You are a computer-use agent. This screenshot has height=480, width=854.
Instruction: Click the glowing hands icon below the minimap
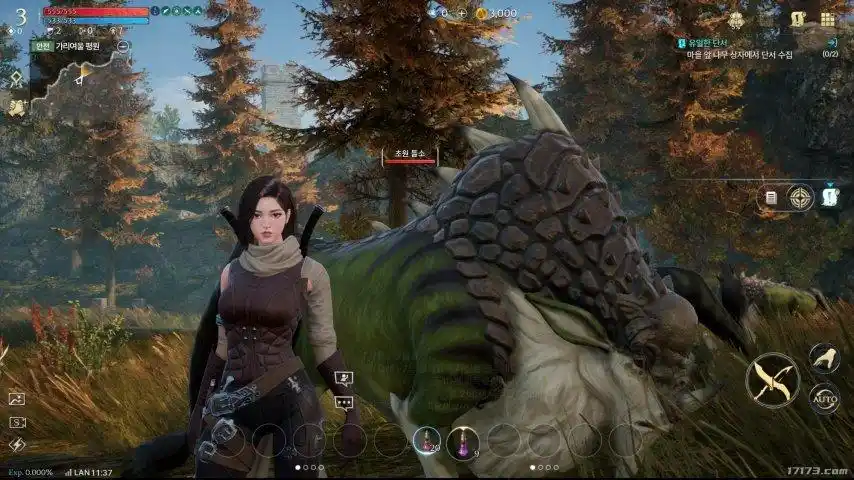[x=17, y=106]
